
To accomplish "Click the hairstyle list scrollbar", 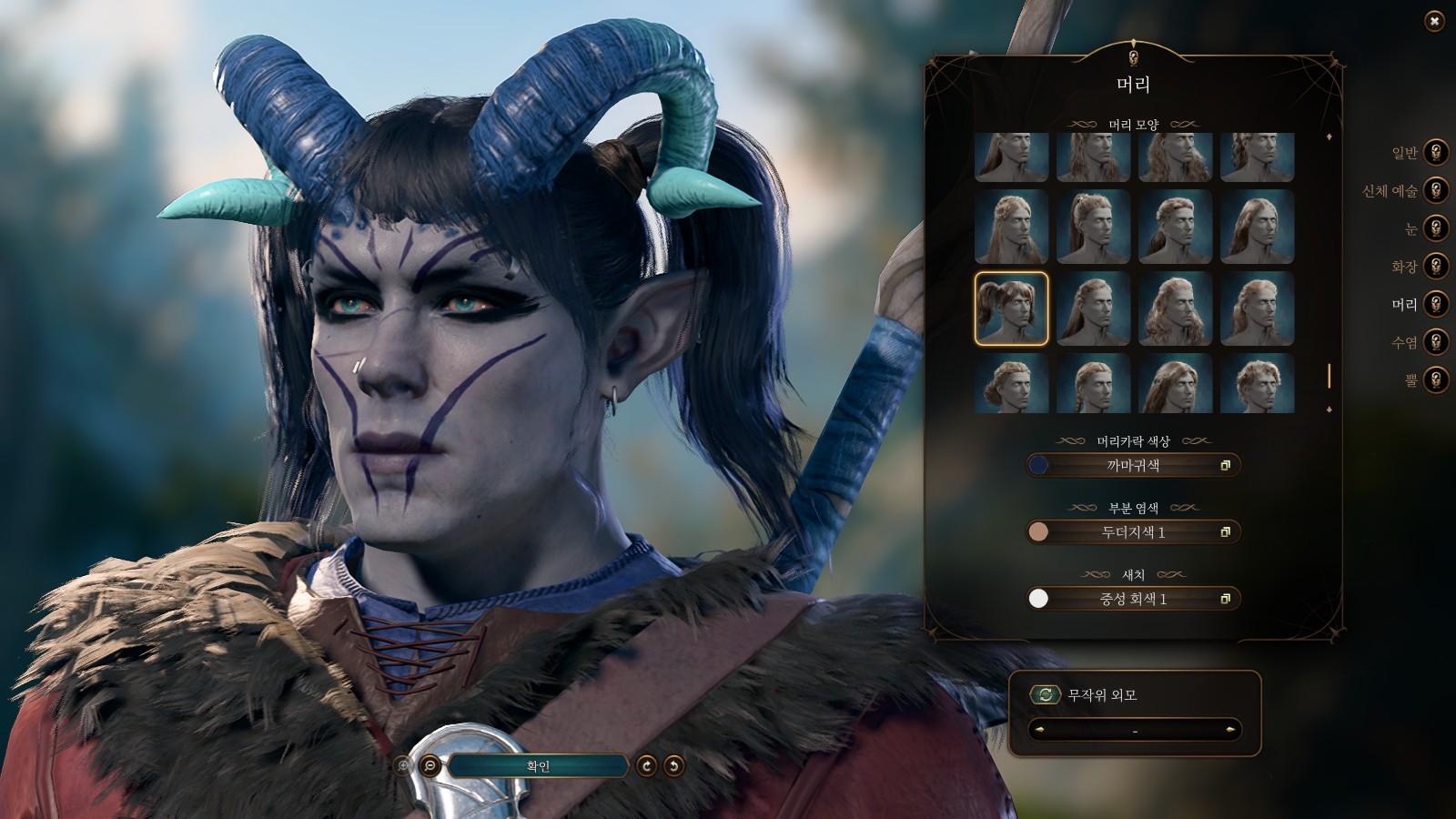I will click(1329, 375).
